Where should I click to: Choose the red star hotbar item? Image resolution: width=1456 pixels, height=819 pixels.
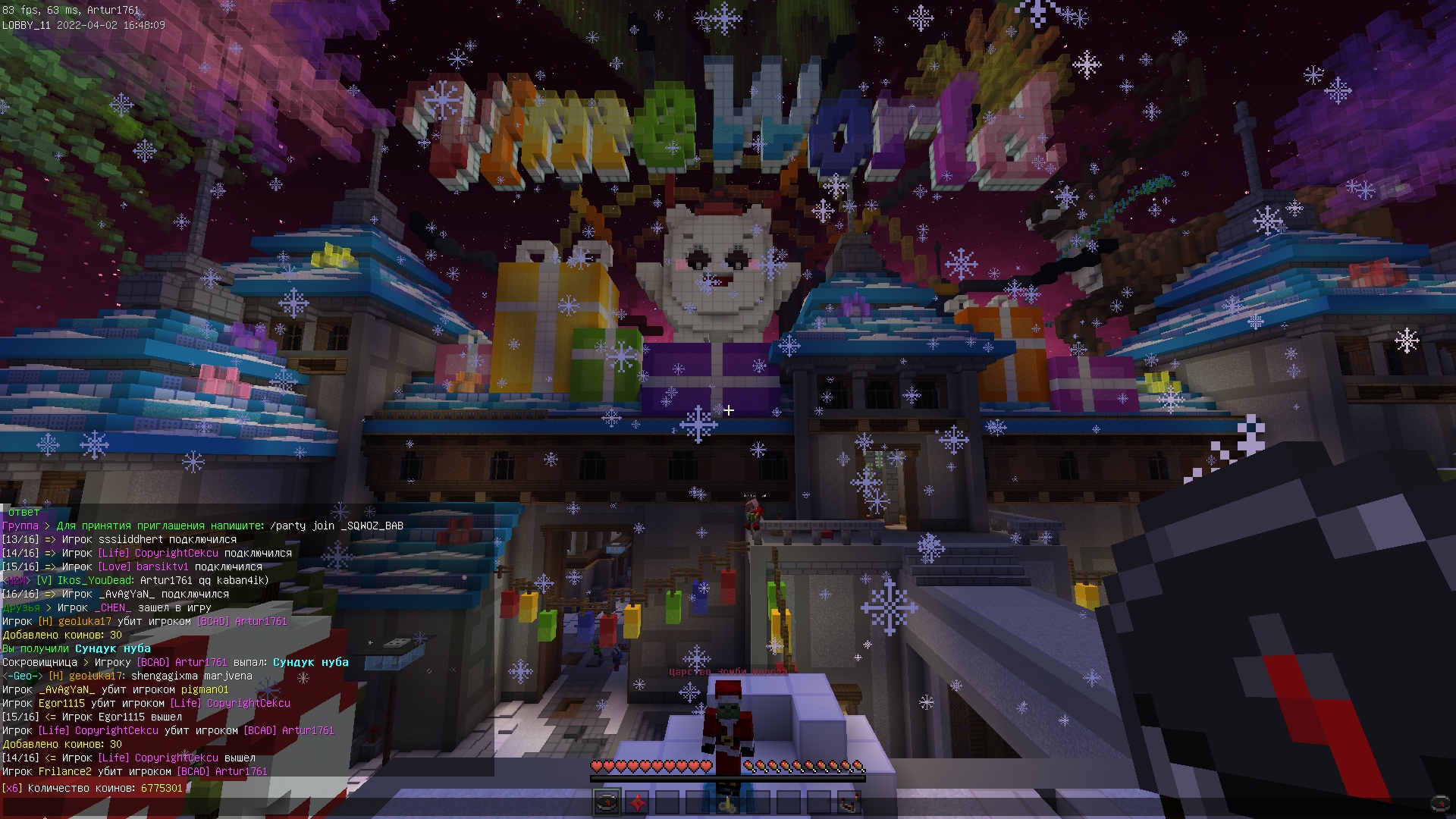tap(637, 802)
